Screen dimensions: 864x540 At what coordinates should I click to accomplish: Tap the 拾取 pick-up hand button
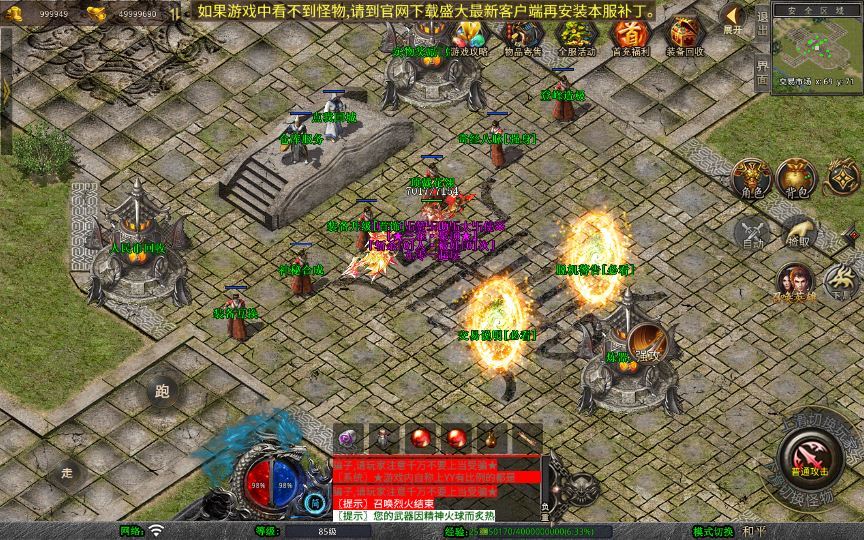pyautogui.click(x=798, y=233)
